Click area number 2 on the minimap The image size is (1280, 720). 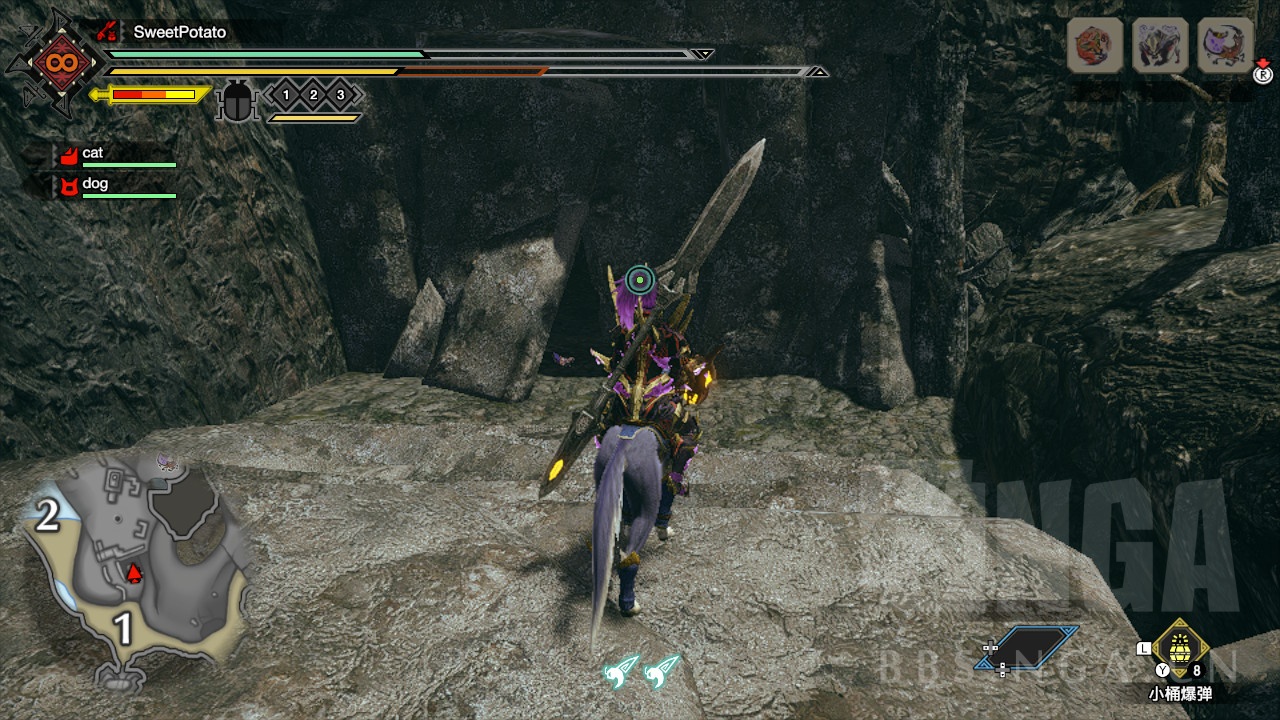click(x=47, y=516)
